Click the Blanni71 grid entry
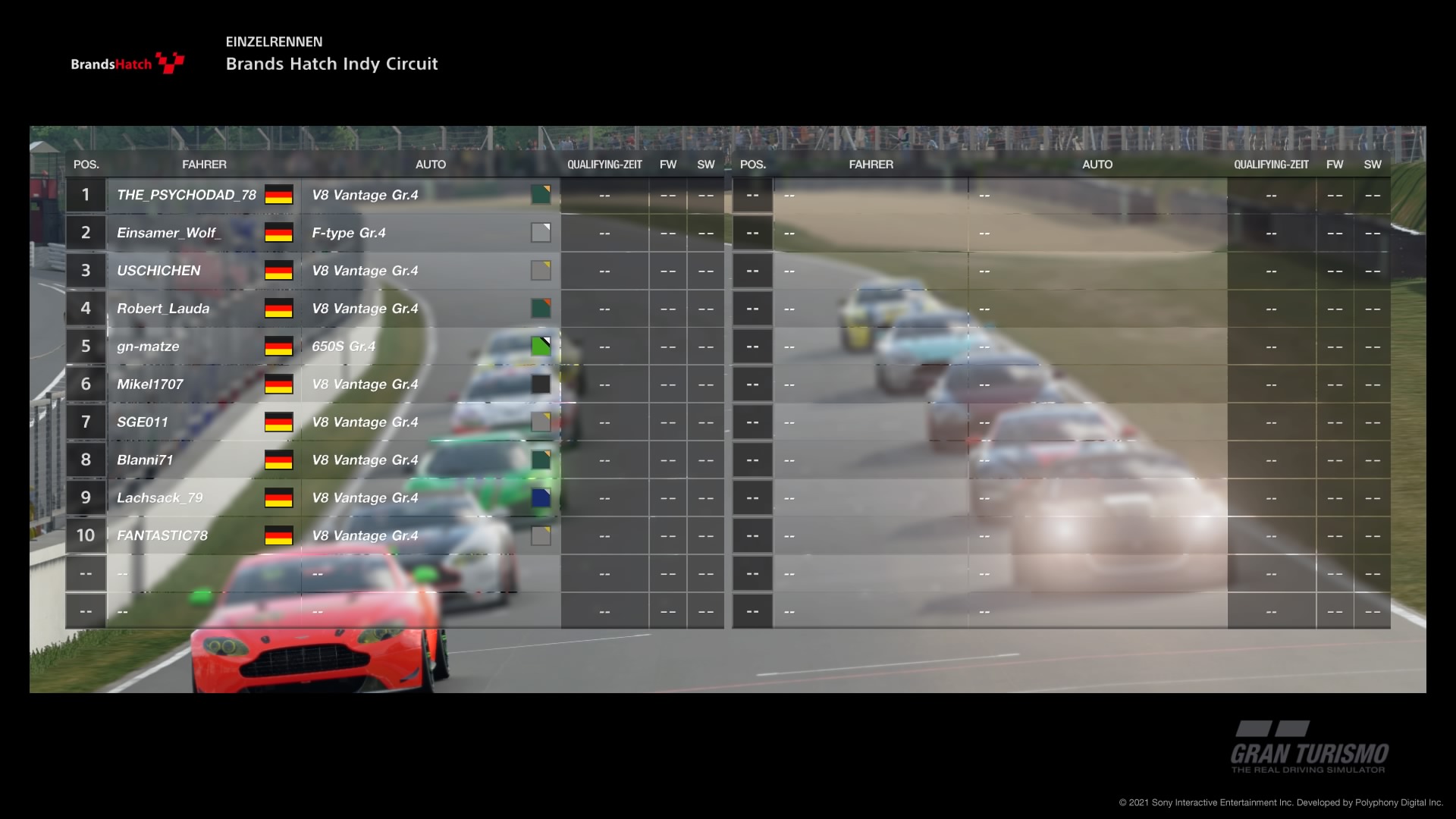The height and width of the screenshot is (819, 1456). point(145,460)
